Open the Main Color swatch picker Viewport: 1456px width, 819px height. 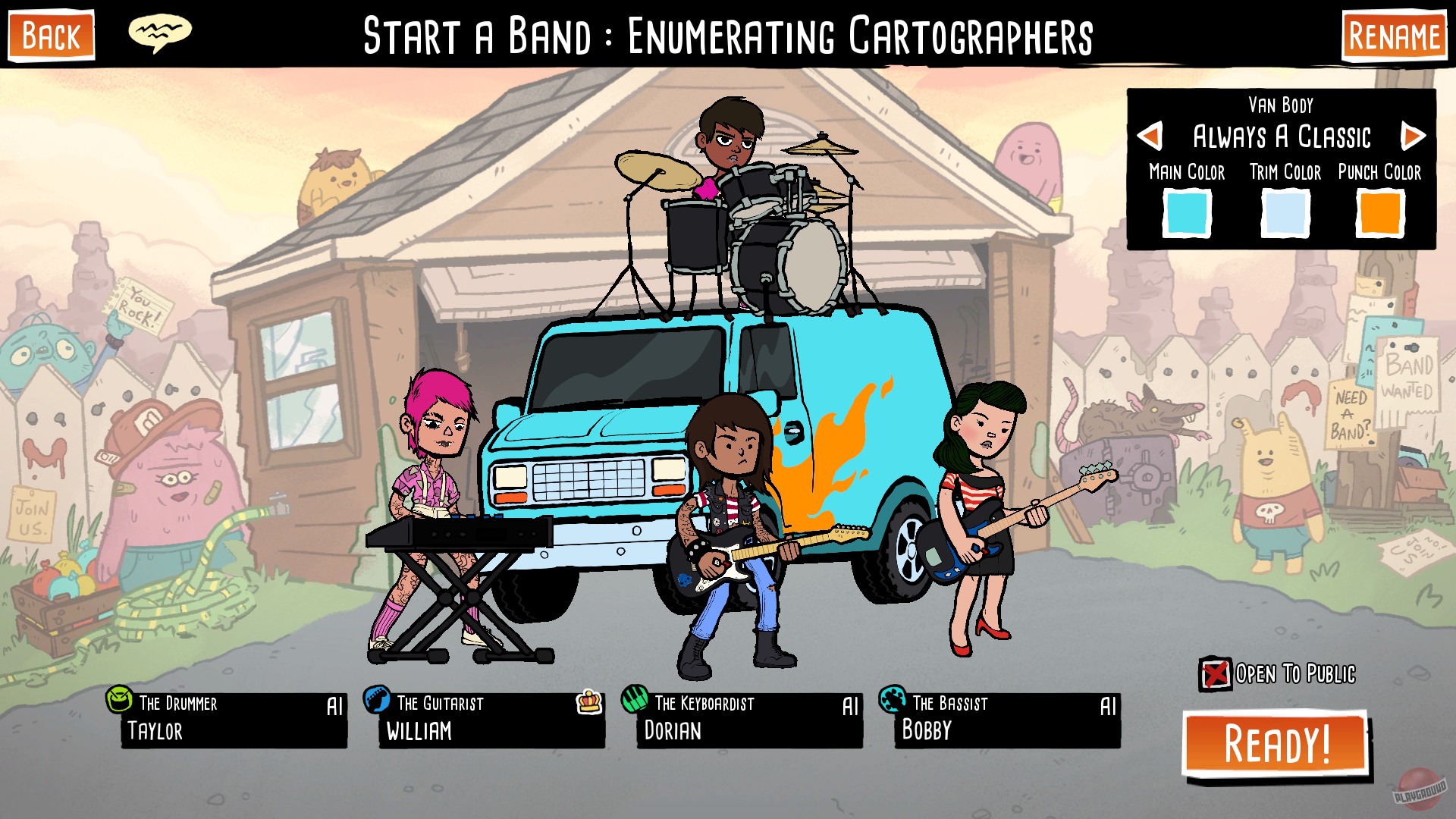(1188, 214)
